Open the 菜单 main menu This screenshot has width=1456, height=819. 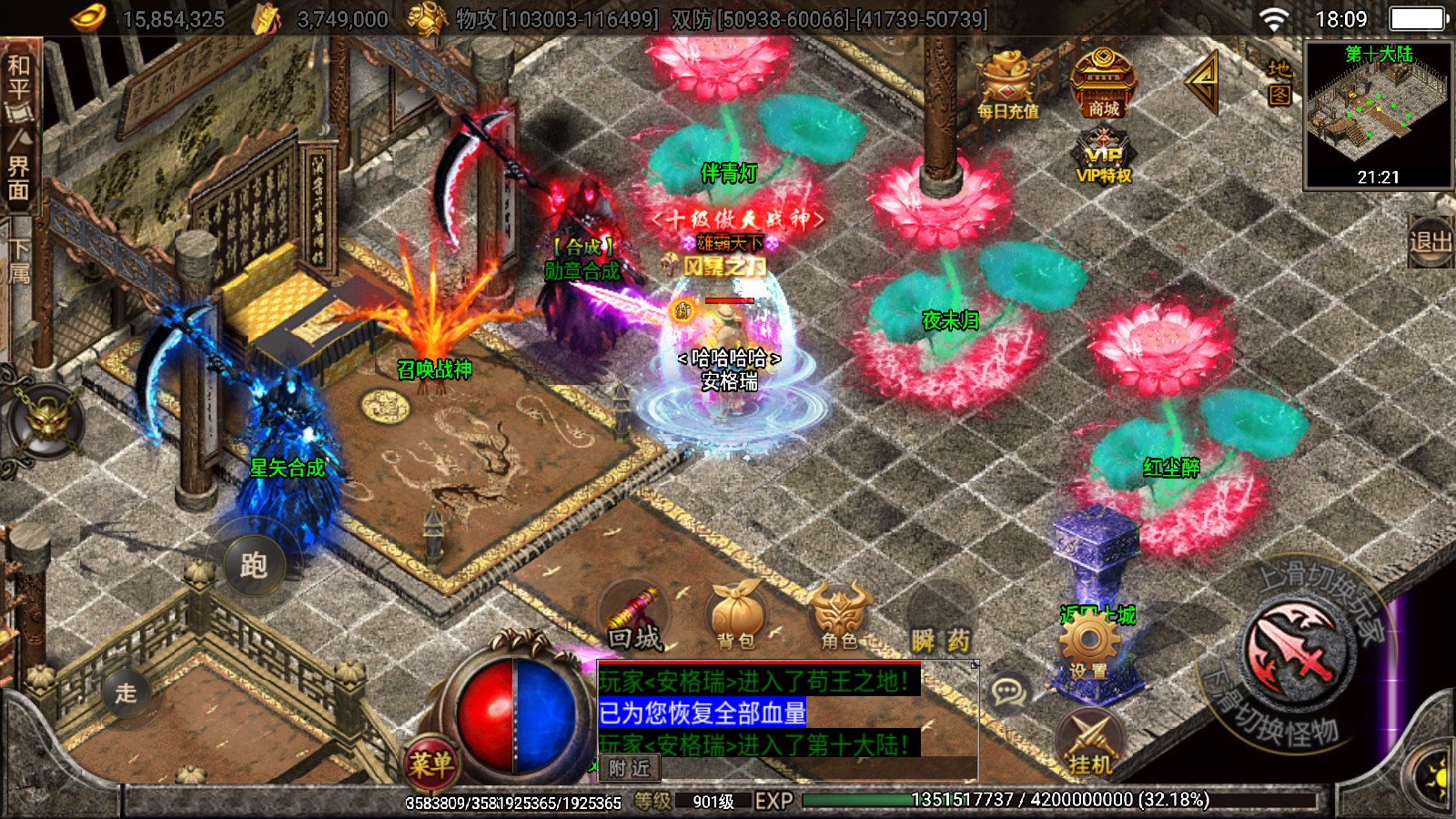pyautogui.click(x=430, y=763)
